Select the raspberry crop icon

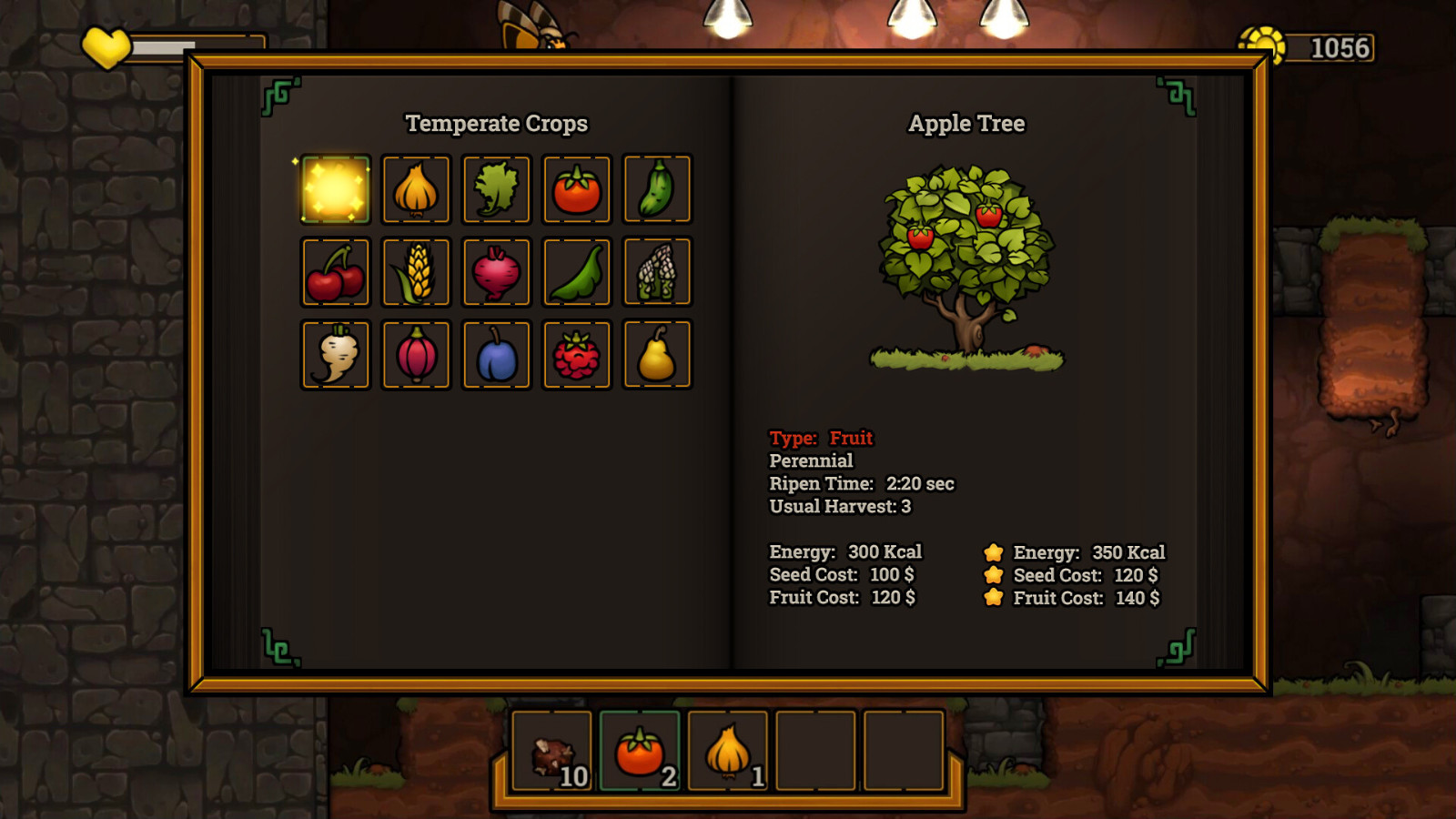click(576, 355)
